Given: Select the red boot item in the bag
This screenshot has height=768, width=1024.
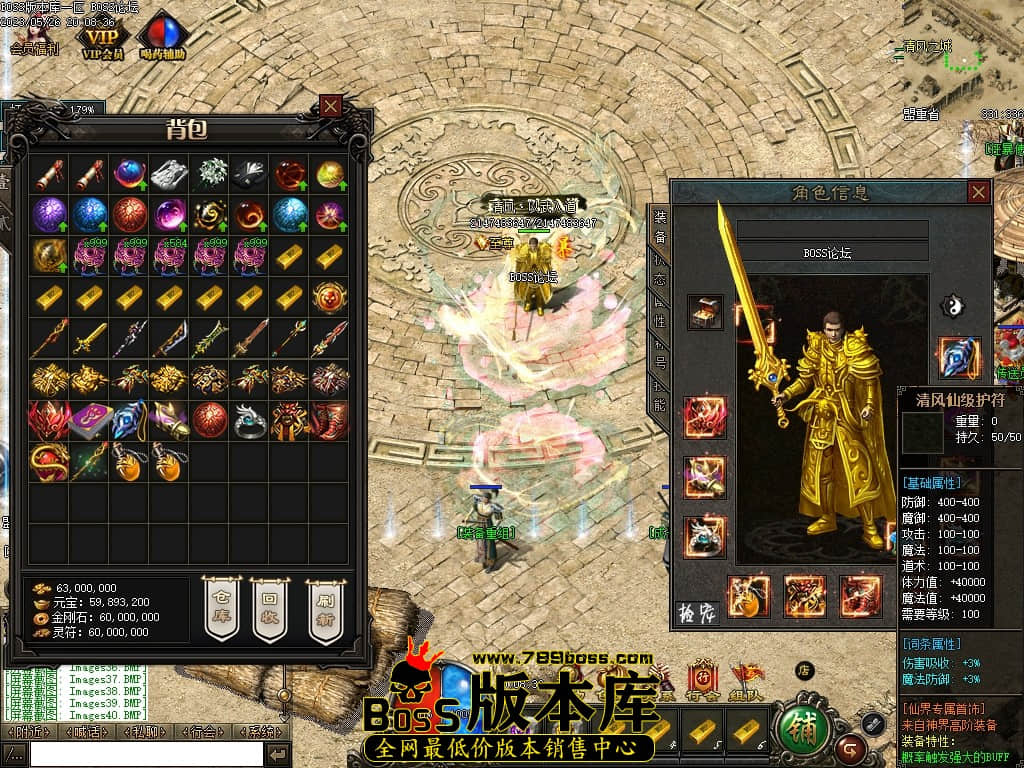Looking at the screenshot, I should [329, 421].
